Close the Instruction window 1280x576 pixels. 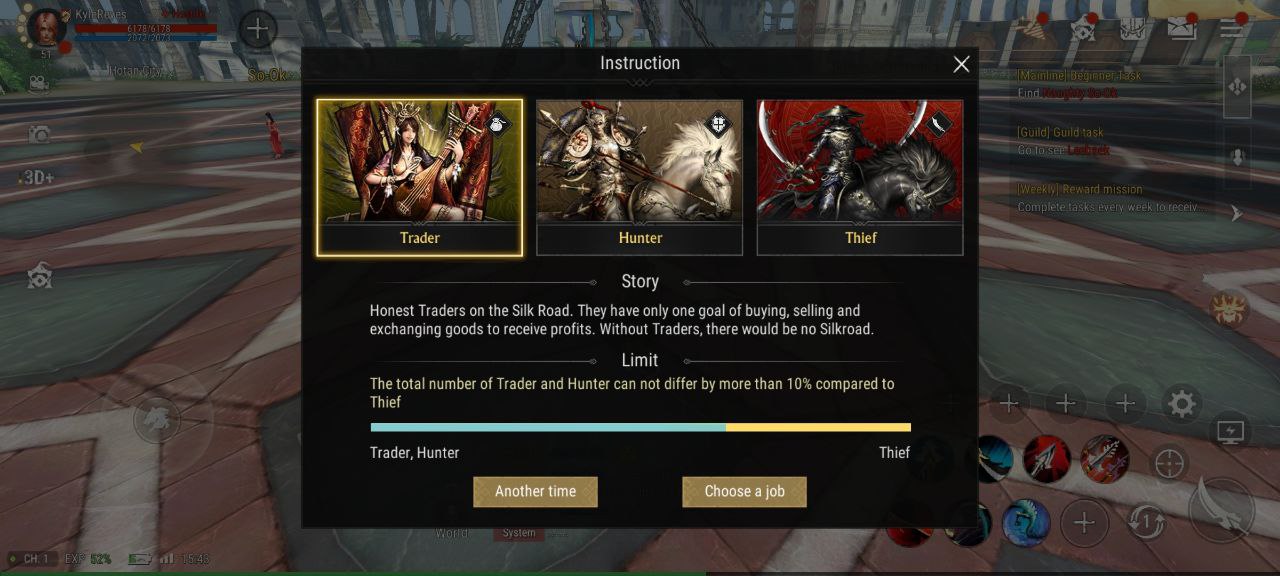(961, 65)
